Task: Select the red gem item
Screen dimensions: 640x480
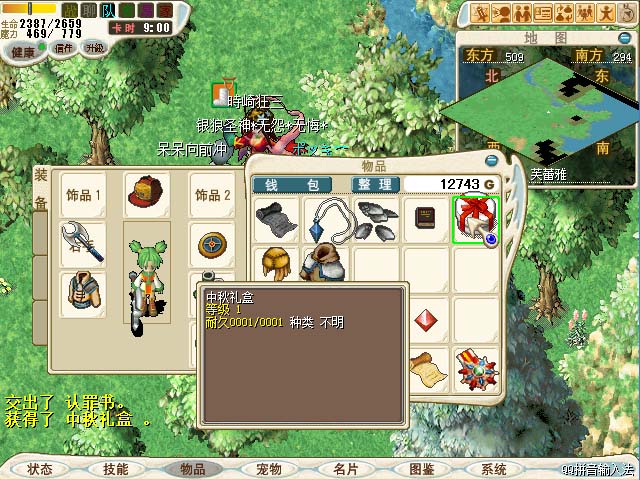Action: [426, 319]
